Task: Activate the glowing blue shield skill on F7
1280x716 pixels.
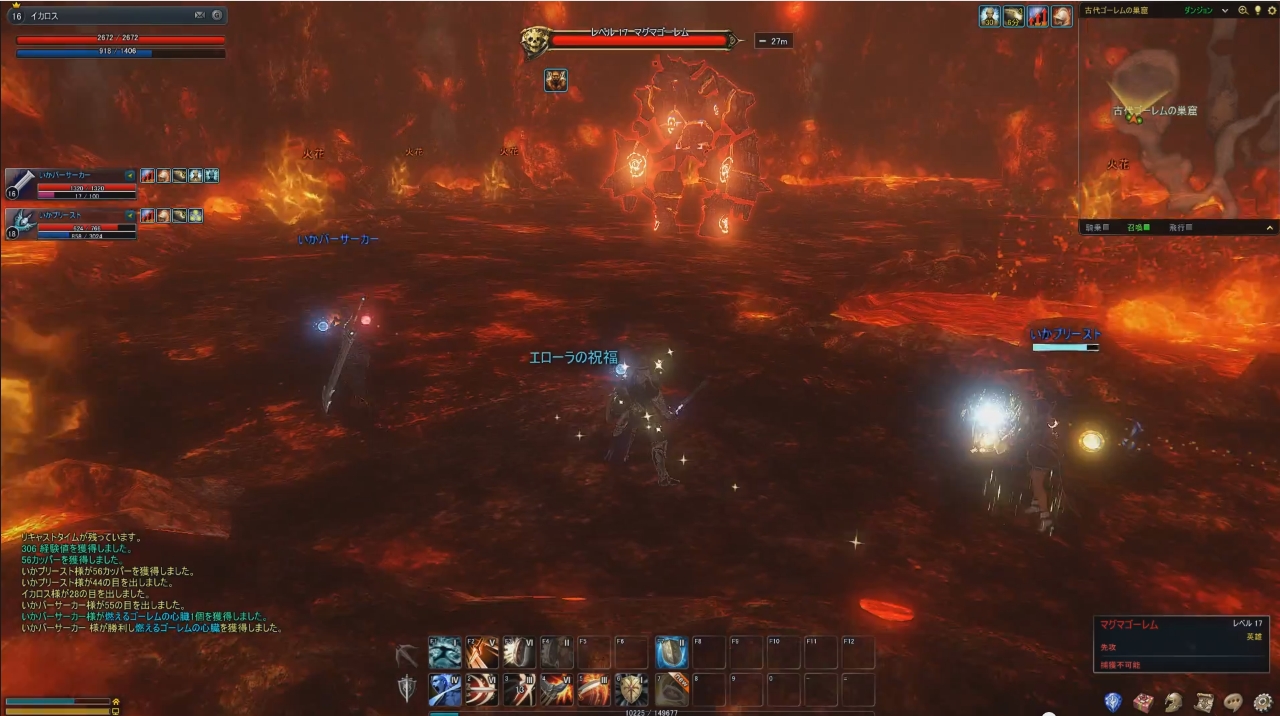Action: [x=672, y=653]
